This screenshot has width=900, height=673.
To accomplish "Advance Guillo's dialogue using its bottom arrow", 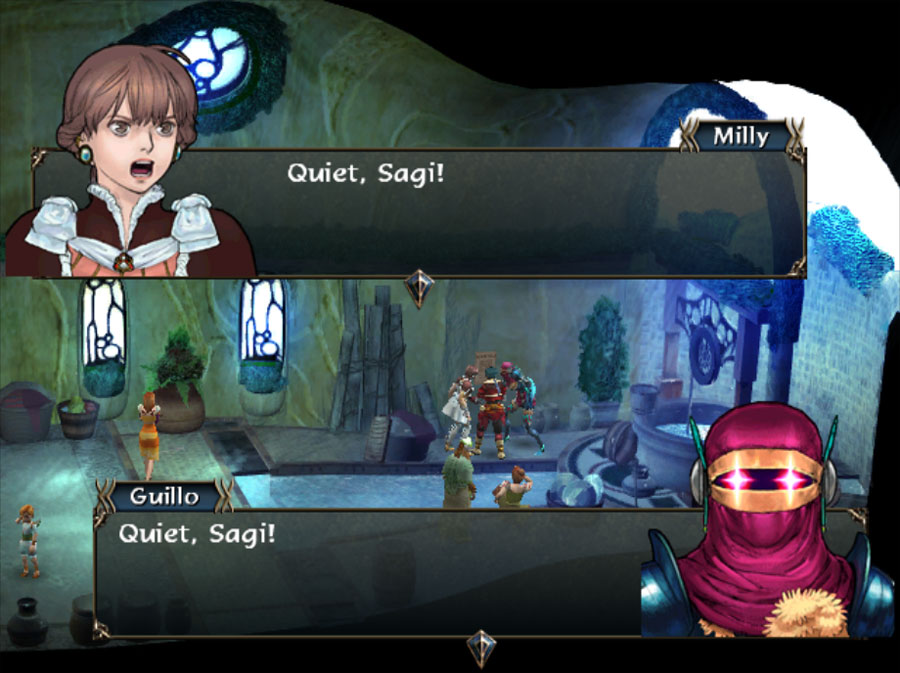I will [481, 648].
